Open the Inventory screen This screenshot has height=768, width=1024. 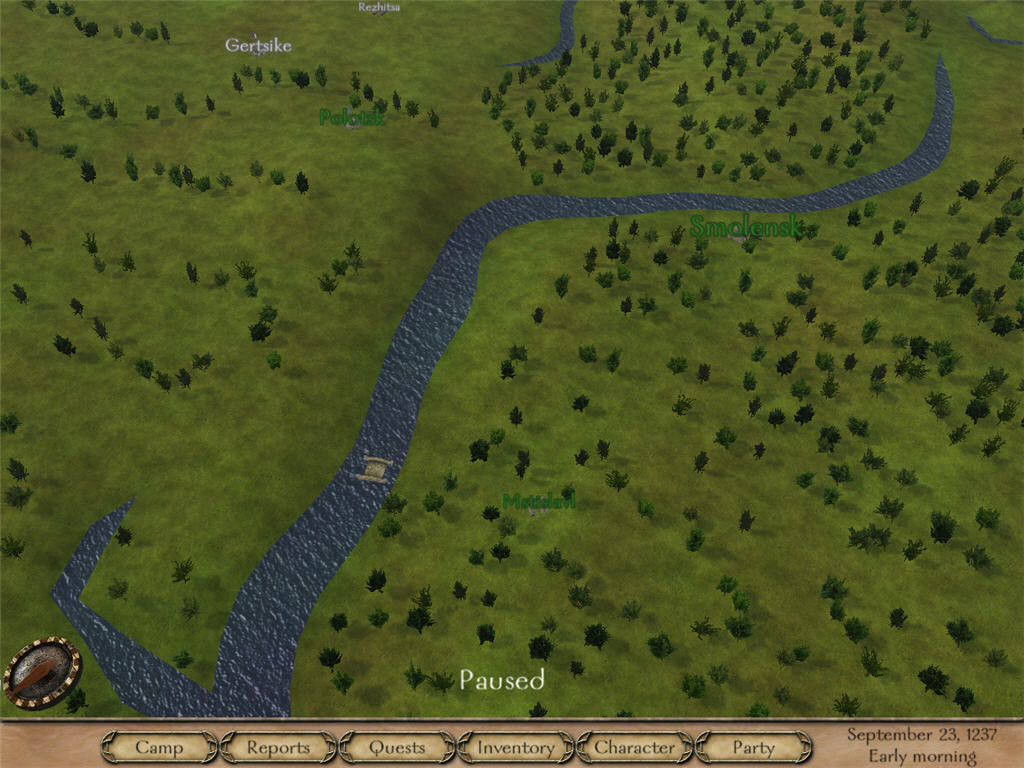pyautogui.click(x=515, y=747)
